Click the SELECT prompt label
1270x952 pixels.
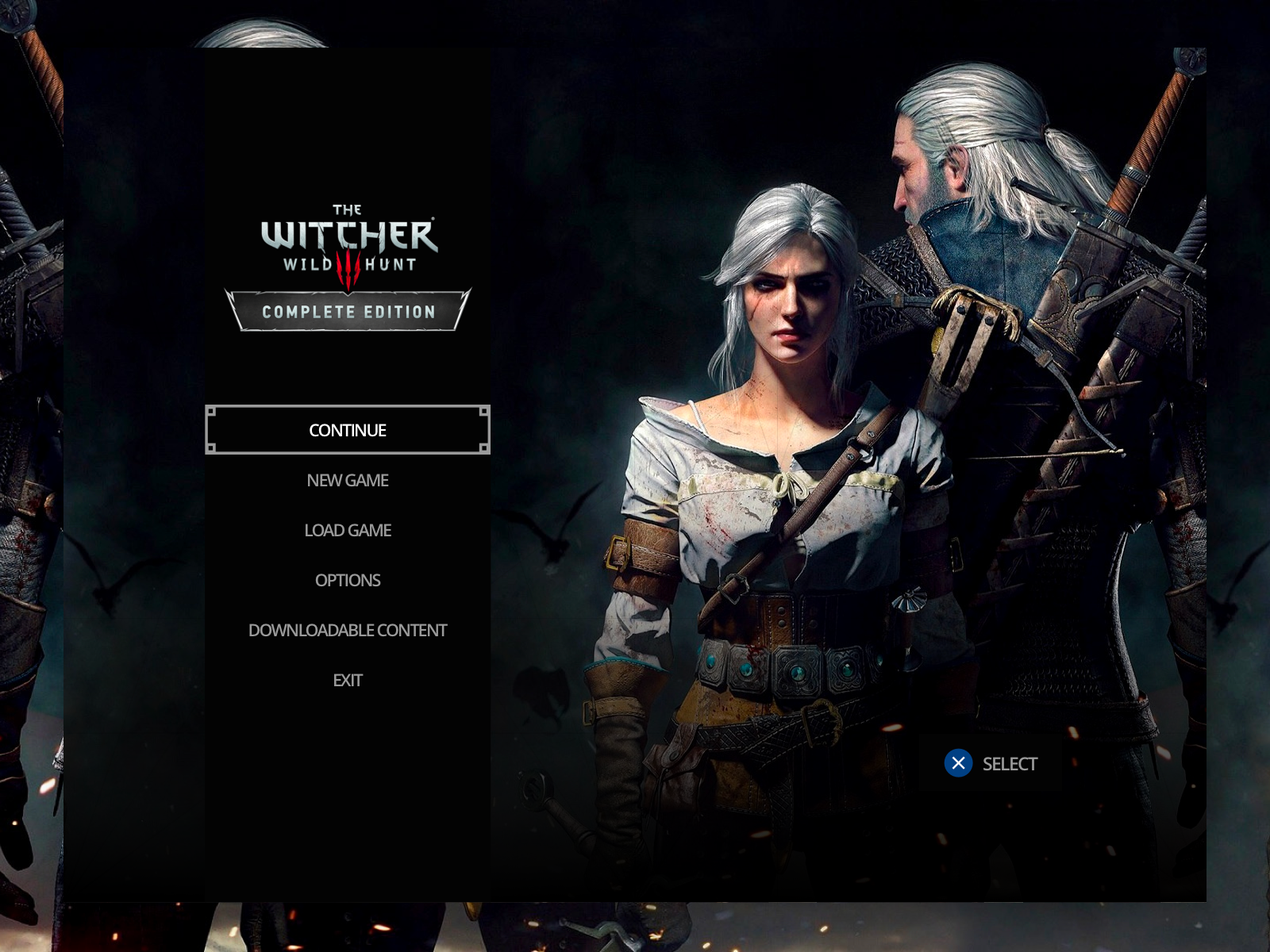(1010, 763)
